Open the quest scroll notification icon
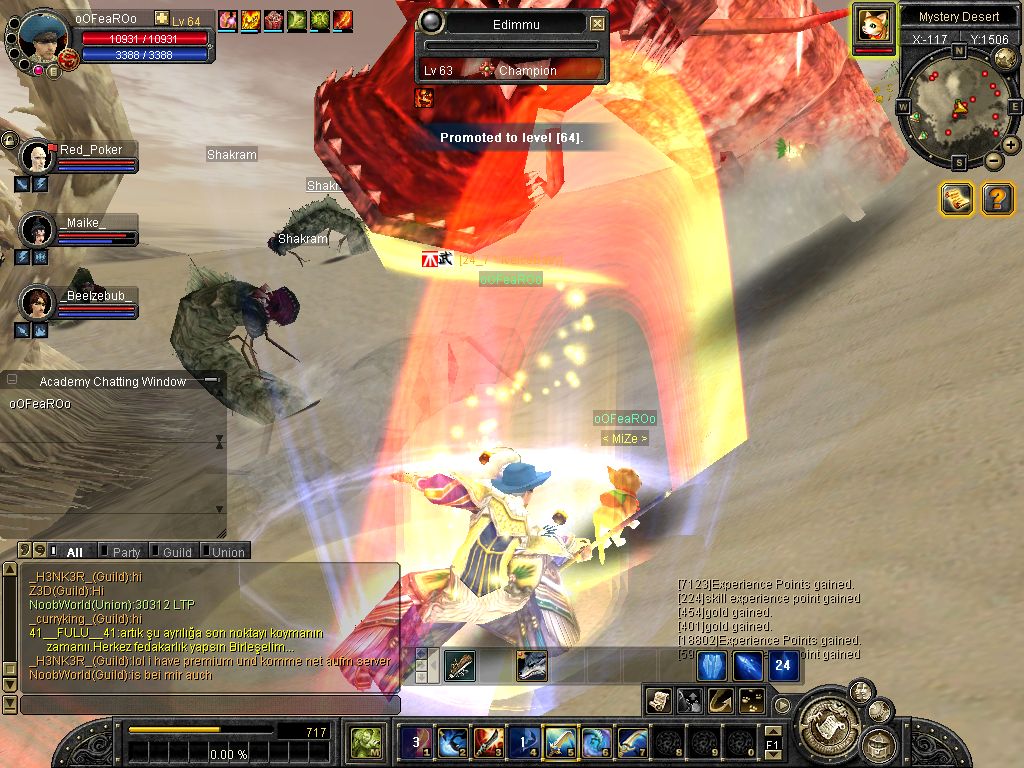This screenshot has height=768, width=1024. 957,199
